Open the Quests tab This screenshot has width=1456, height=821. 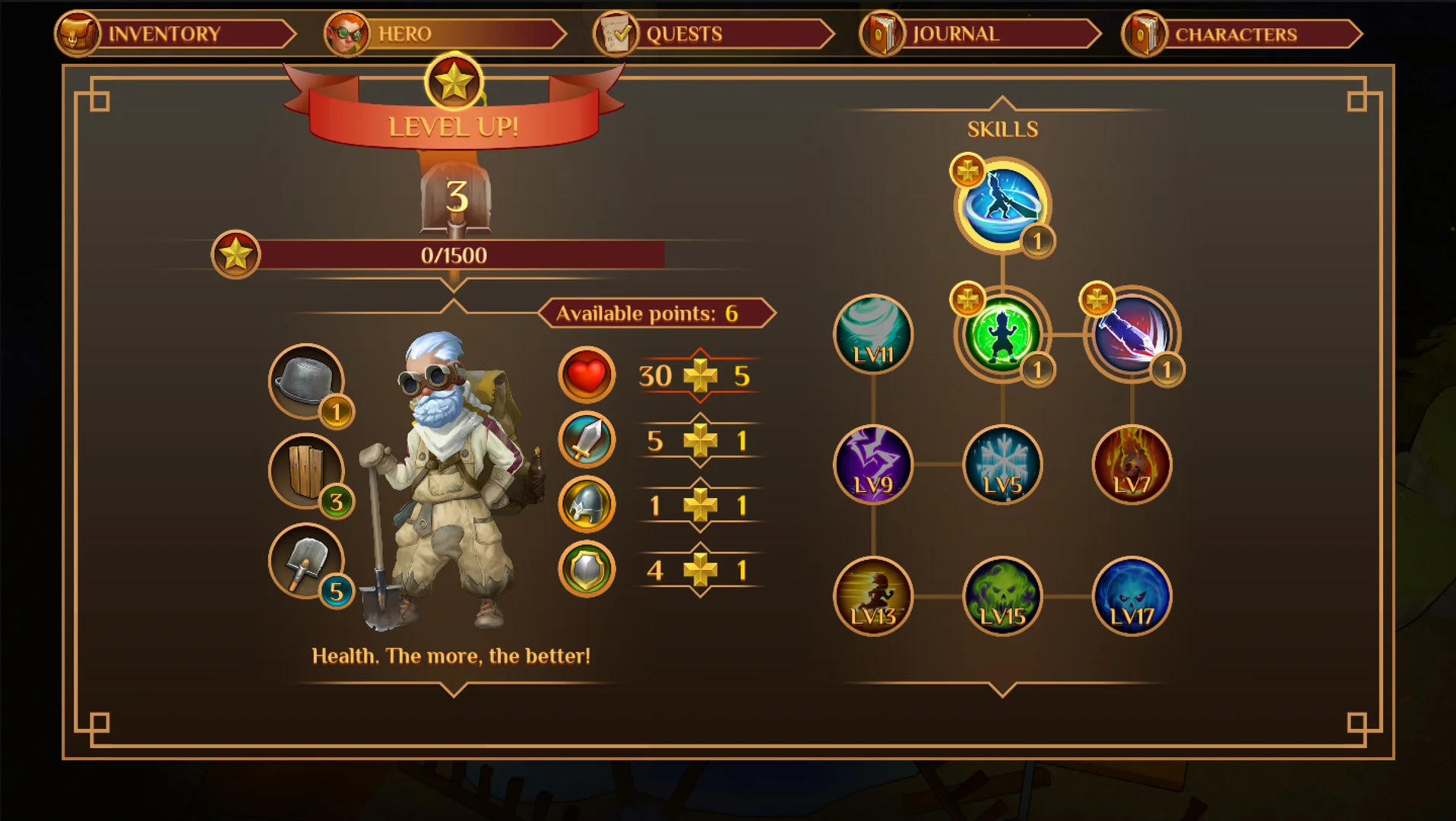pyautogui.click(x=714, y=34)
